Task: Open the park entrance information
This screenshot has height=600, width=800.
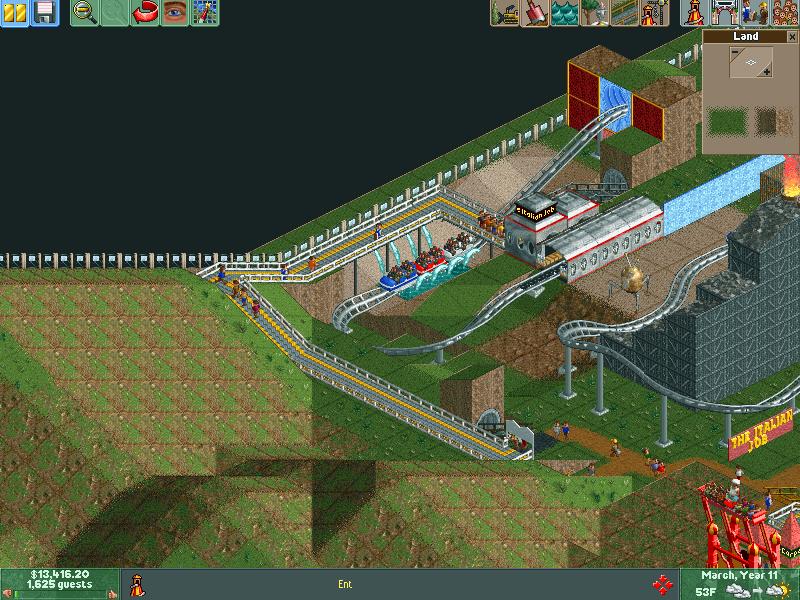Action: [723, 13]
